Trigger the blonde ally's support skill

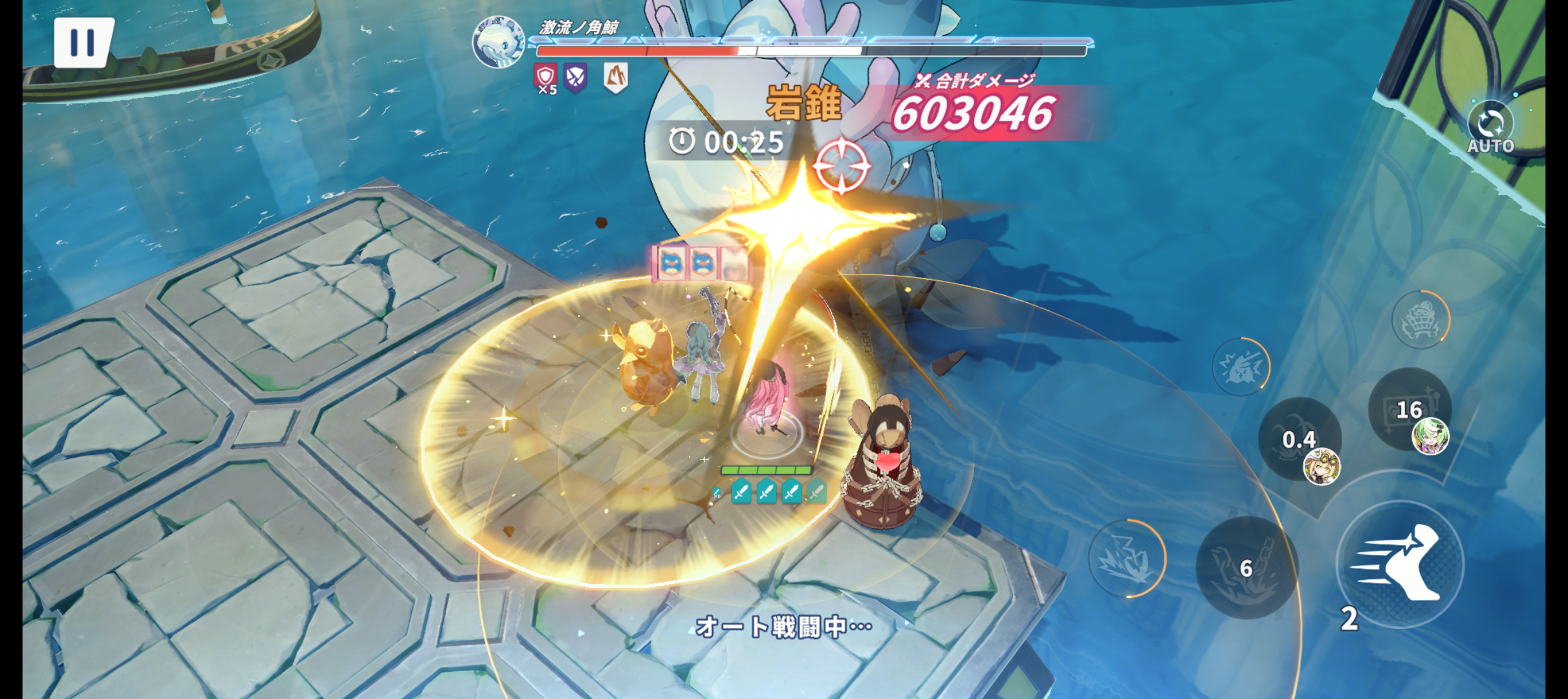tap(1300, 440)
